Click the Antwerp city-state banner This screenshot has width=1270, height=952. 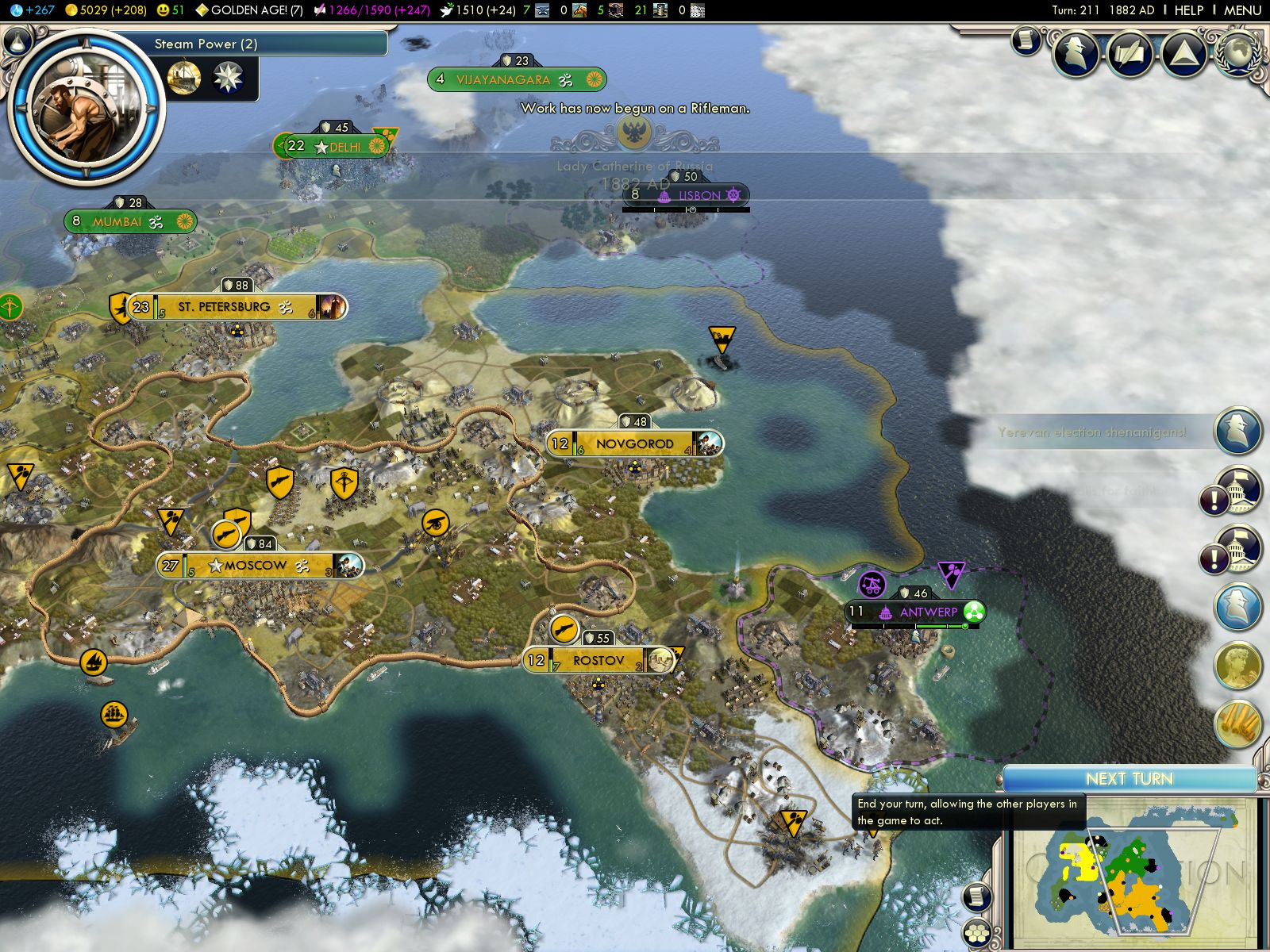click(928, 612)
